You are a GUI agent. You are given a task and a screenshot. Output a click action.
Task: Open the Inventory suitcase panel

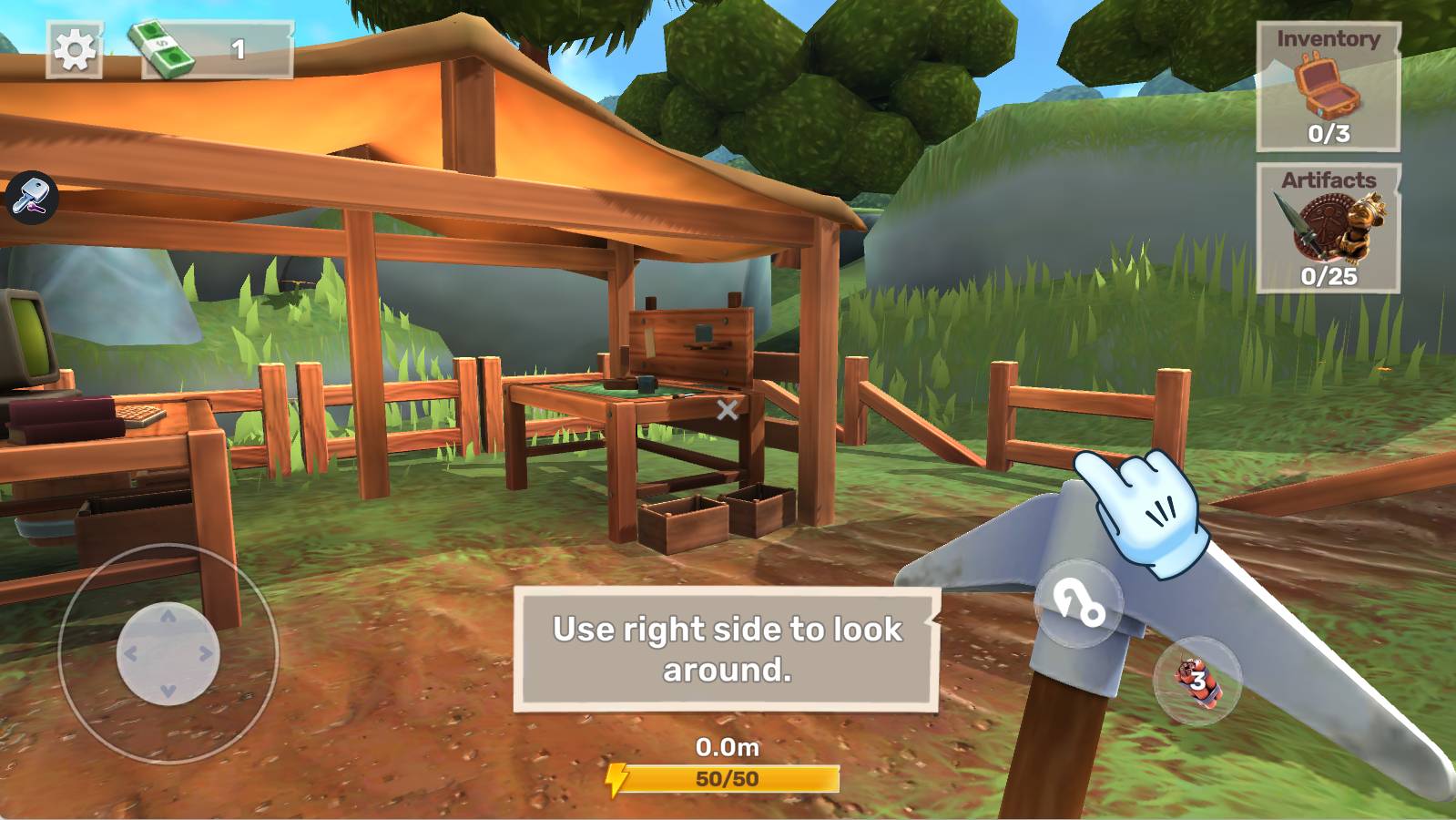(x=1328, y=87)
